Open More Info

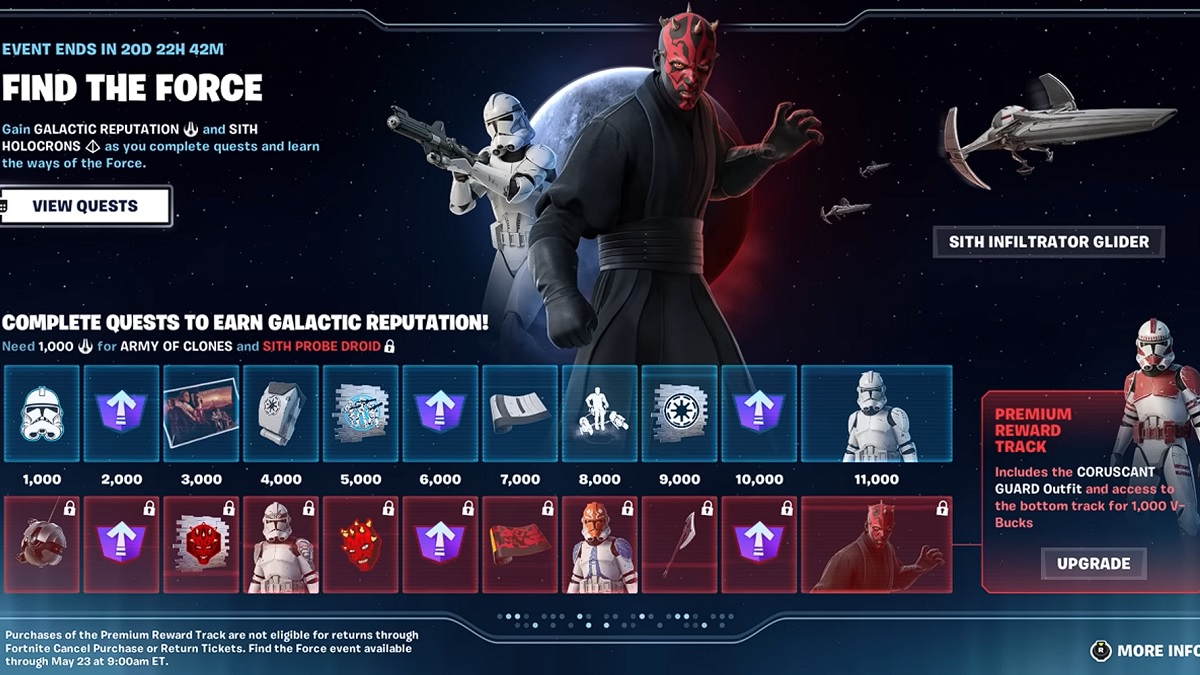[x=1145, y=651]
